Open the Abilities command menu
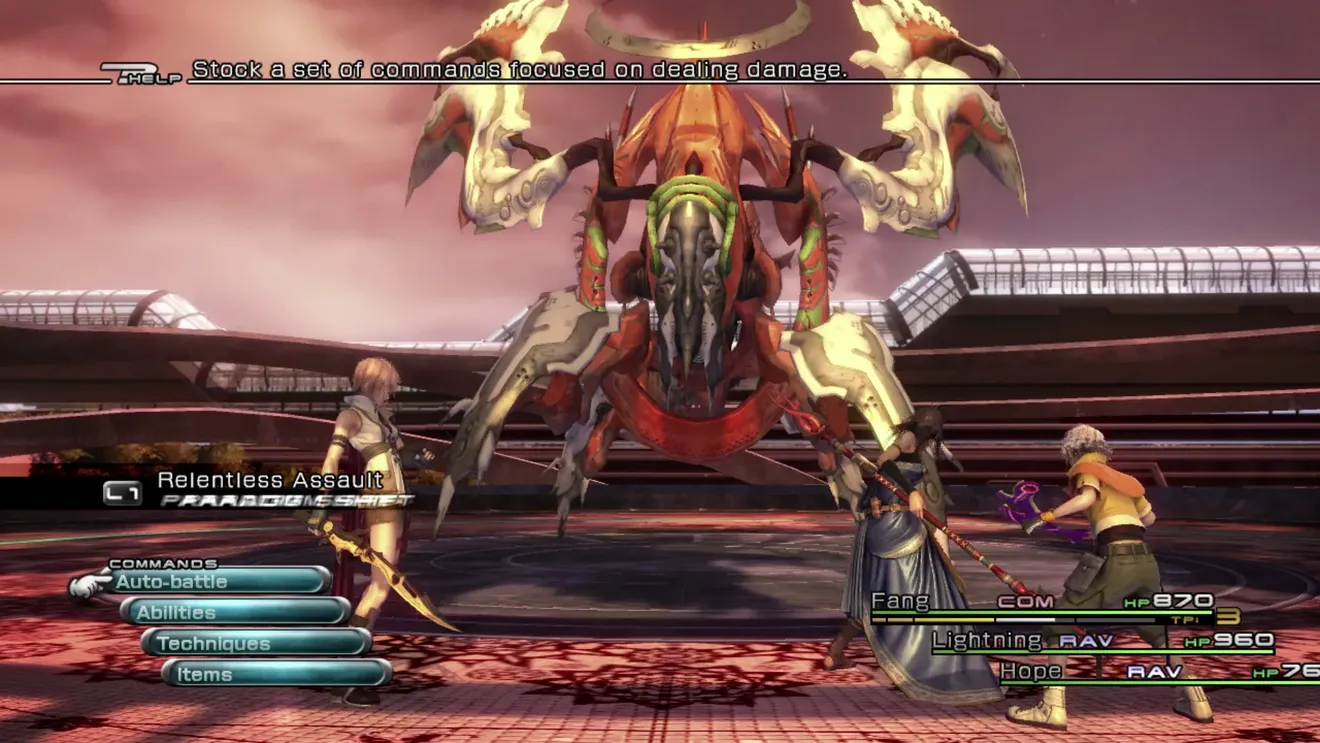The image size is (1320, 743). pos(236,612)
